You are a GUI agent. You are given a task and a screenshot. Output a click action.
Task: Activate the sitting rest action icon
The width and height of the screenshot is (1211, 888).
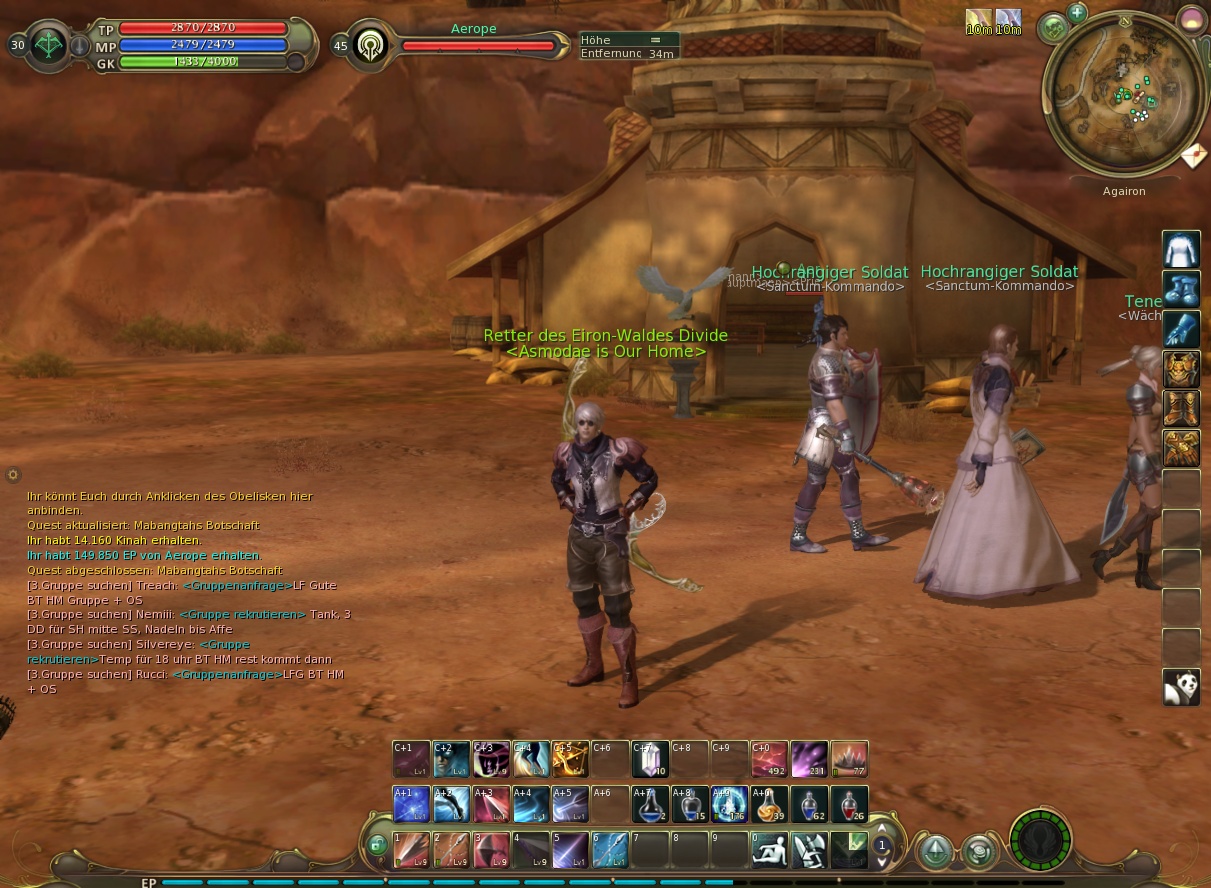[770, 850]
